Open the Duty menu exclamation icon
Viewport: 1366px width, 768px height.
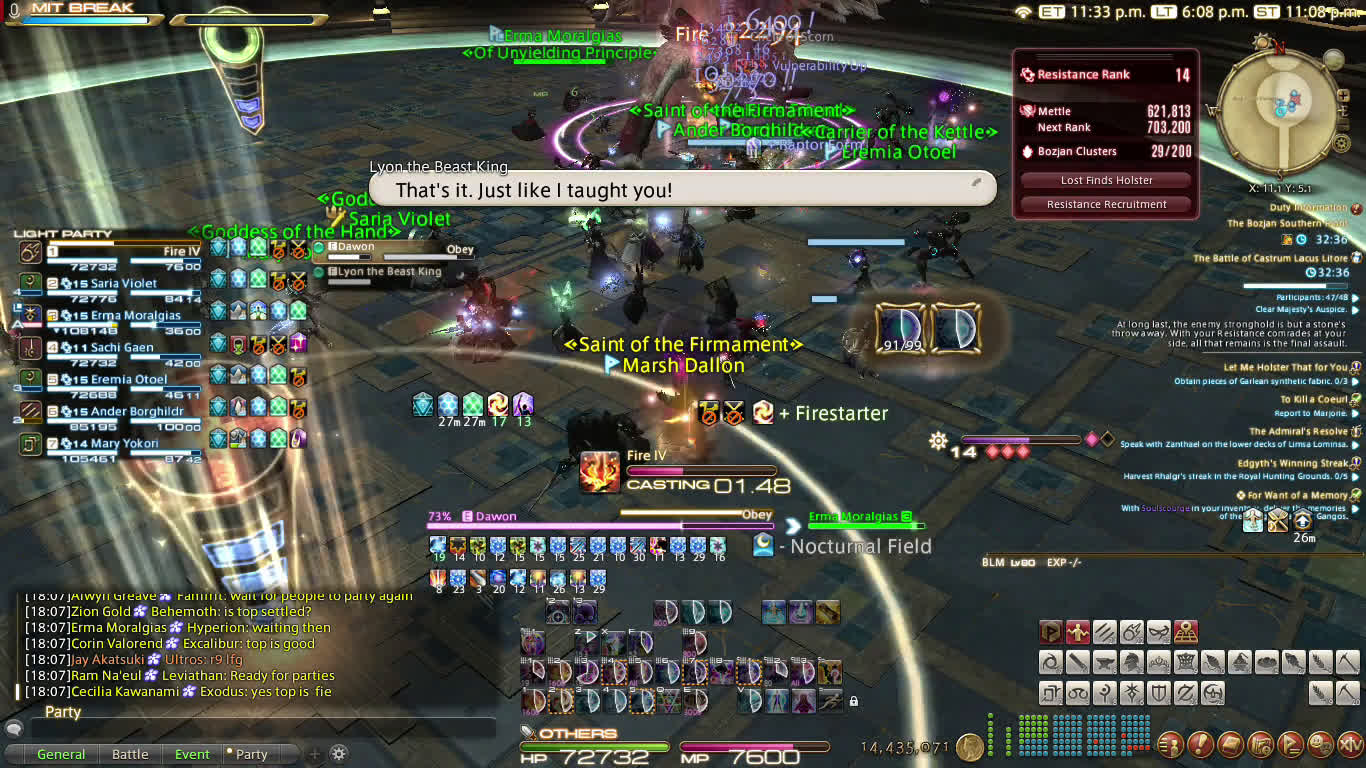[1200, 744]
